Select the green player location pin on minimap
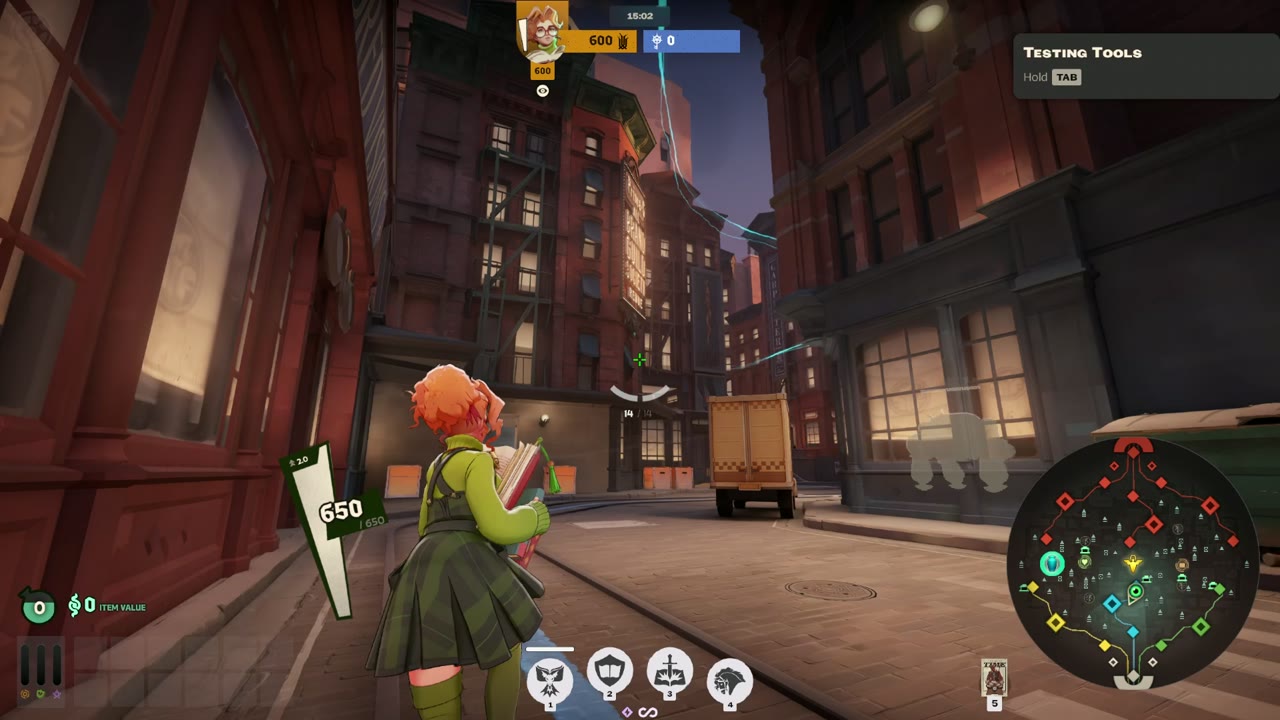This screenshot has height=720, width=1280. click(1135, 593)
